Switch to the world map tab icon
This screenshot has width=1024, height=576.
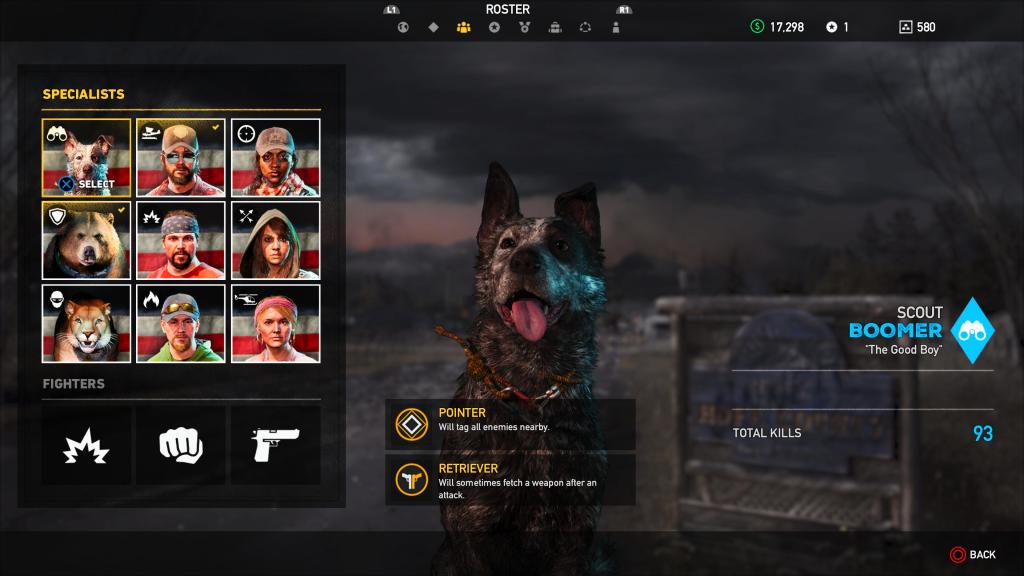[403, 27]
